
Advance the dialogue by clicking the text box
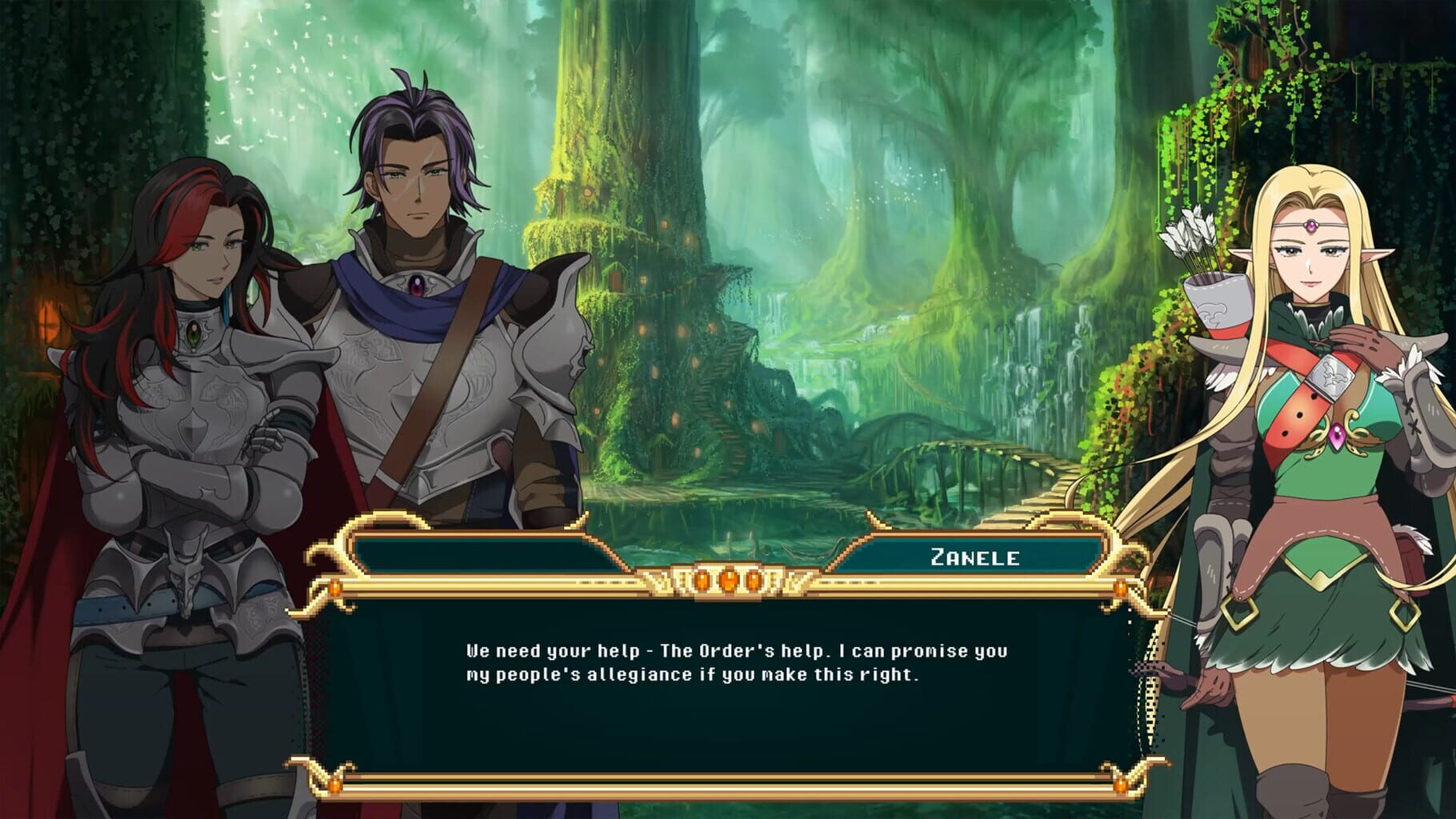(x=728, y=704)
